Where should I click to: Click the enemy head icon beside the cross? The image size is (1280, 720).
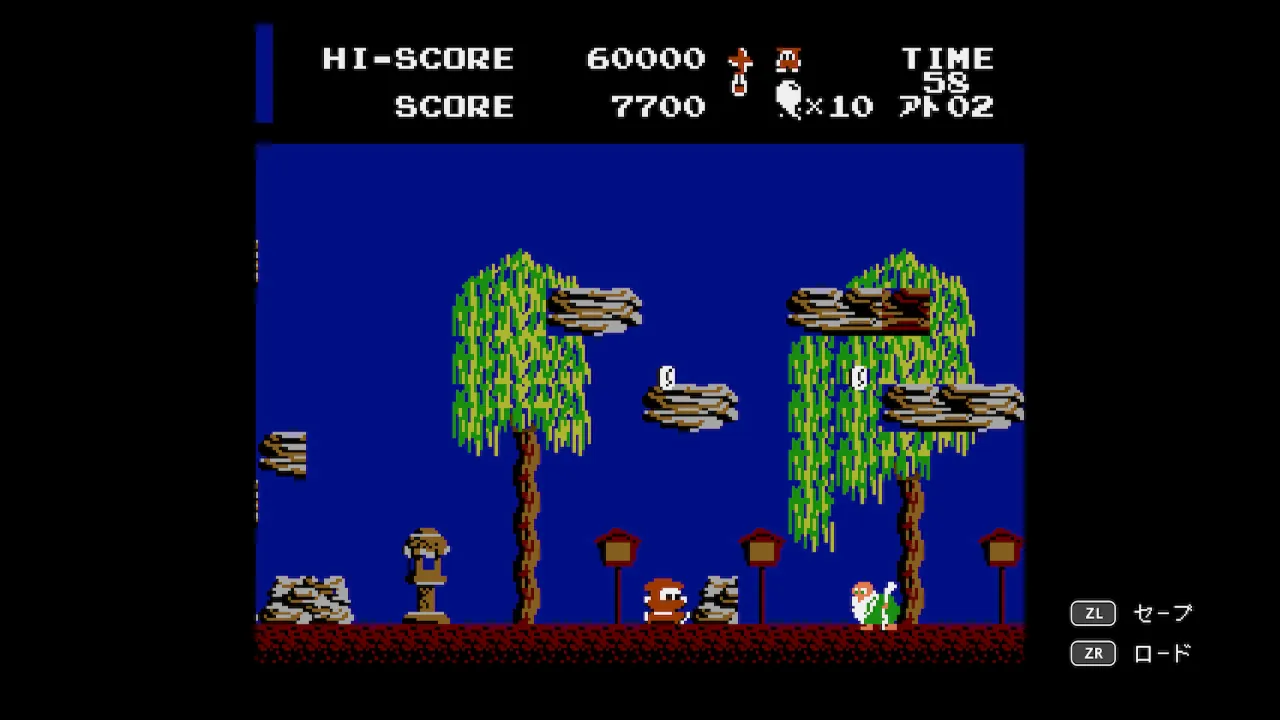[x=788, y=60]
